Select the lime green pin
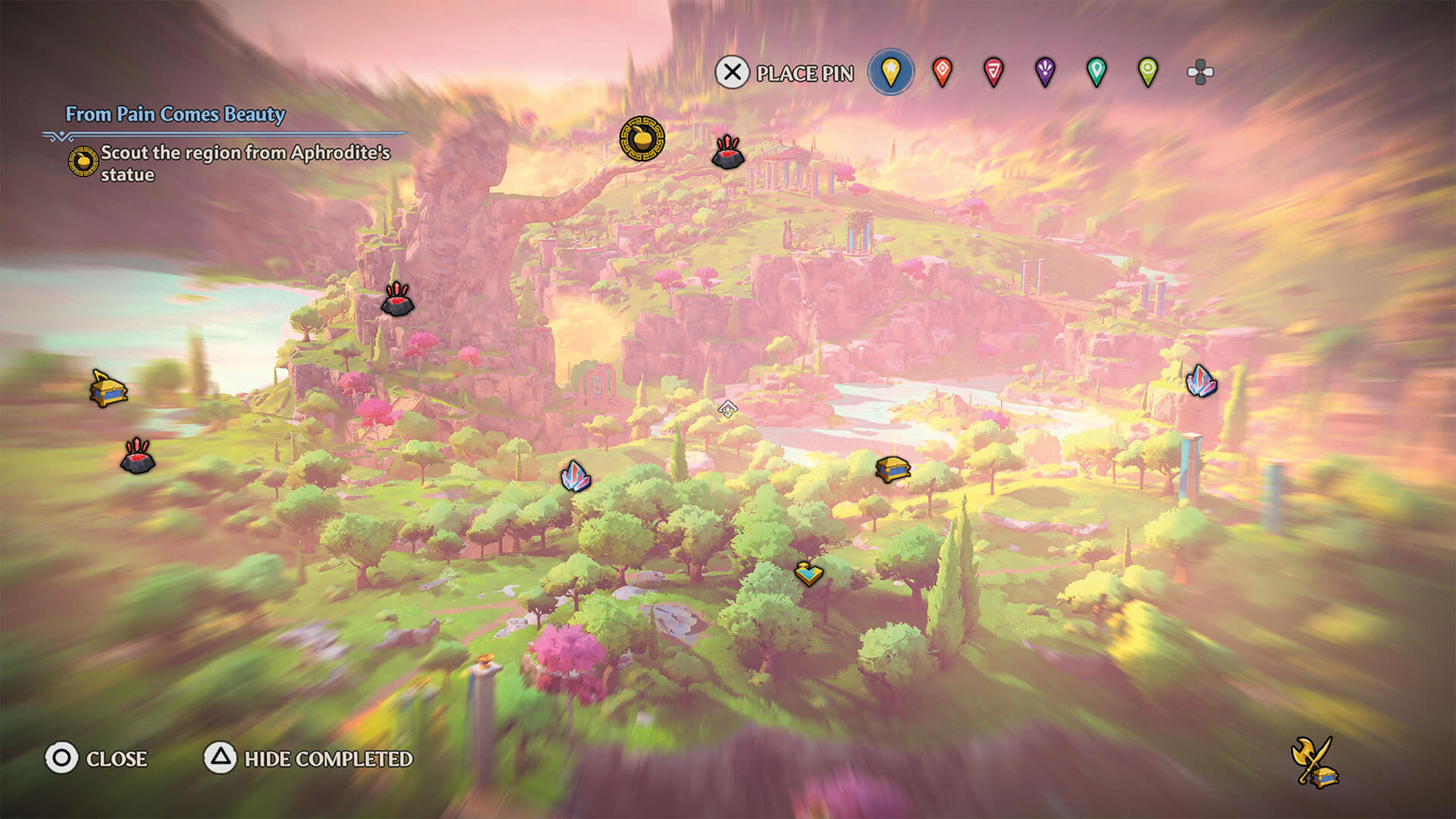The width and height of the screenshot is (1456, 819). coord(1148,73)
